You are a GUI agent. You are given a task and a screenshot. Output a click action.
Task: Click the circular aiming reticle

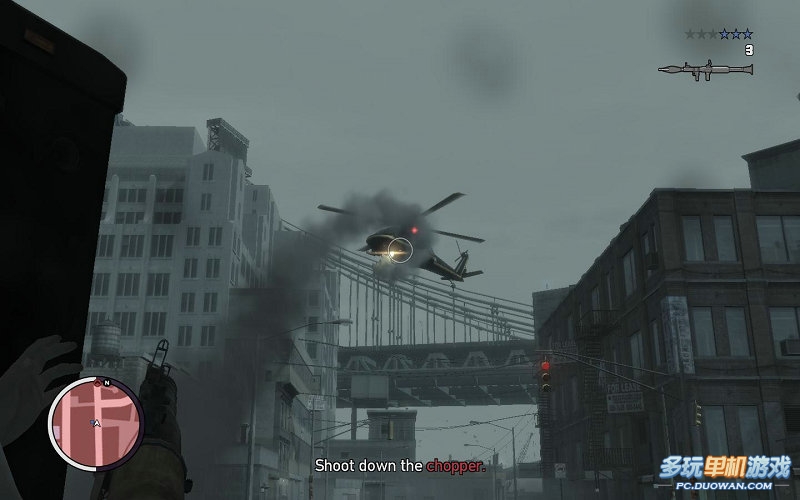point(400,250)
